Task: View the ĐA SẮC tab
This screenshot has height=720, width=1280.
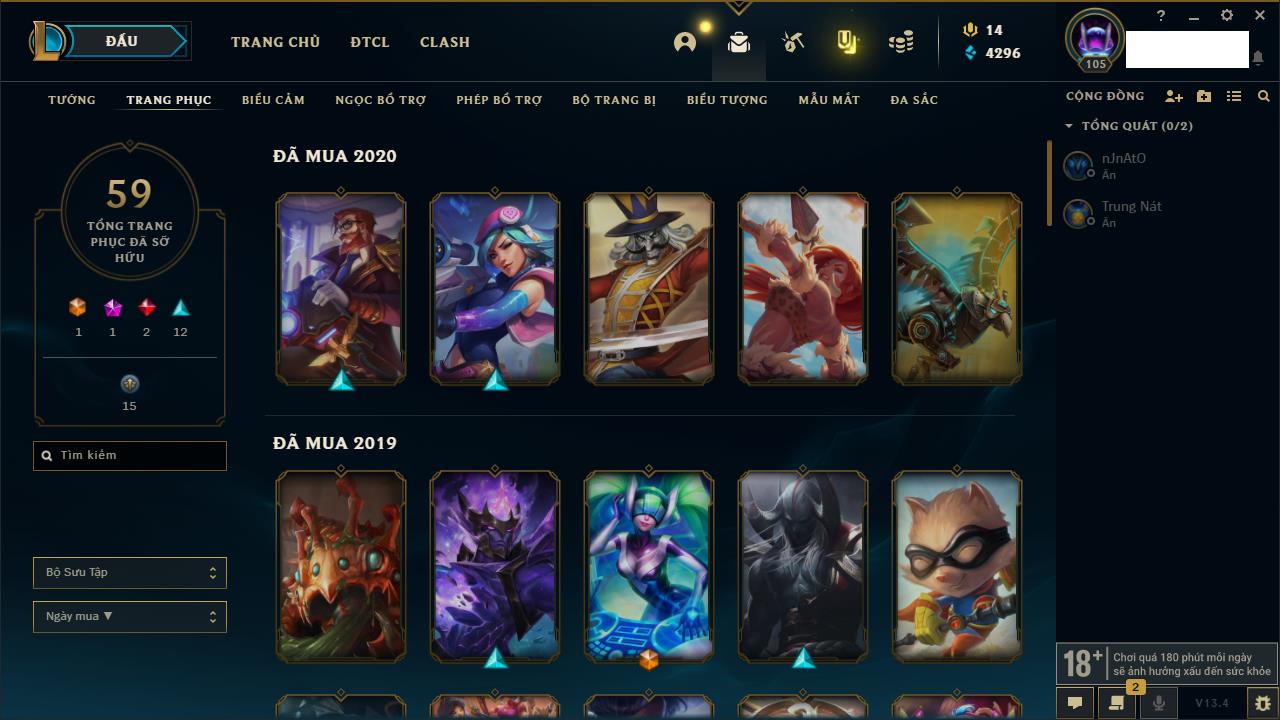Action: tap(914, 100)
